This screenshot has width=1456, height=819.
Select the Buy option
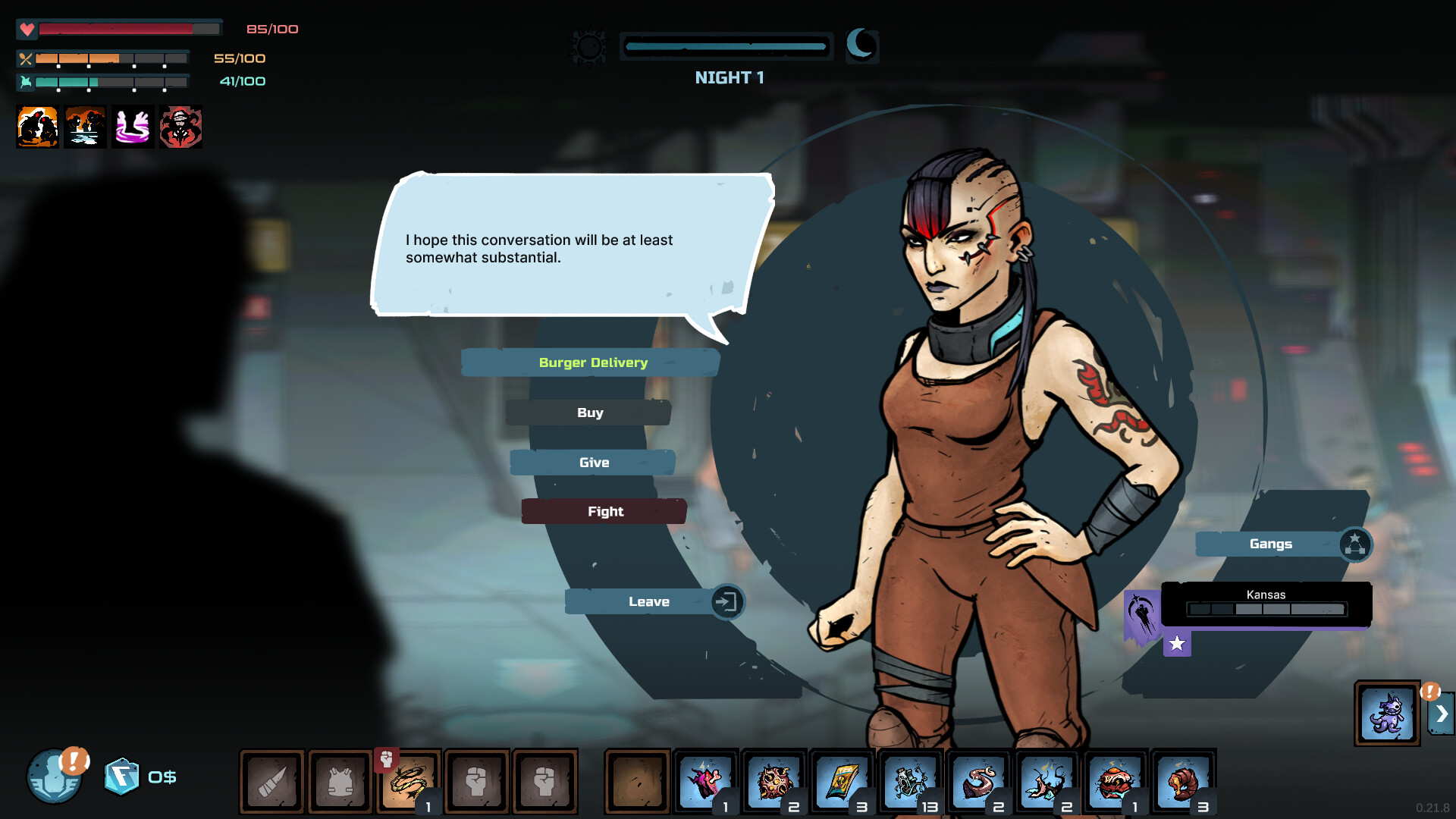589,413
